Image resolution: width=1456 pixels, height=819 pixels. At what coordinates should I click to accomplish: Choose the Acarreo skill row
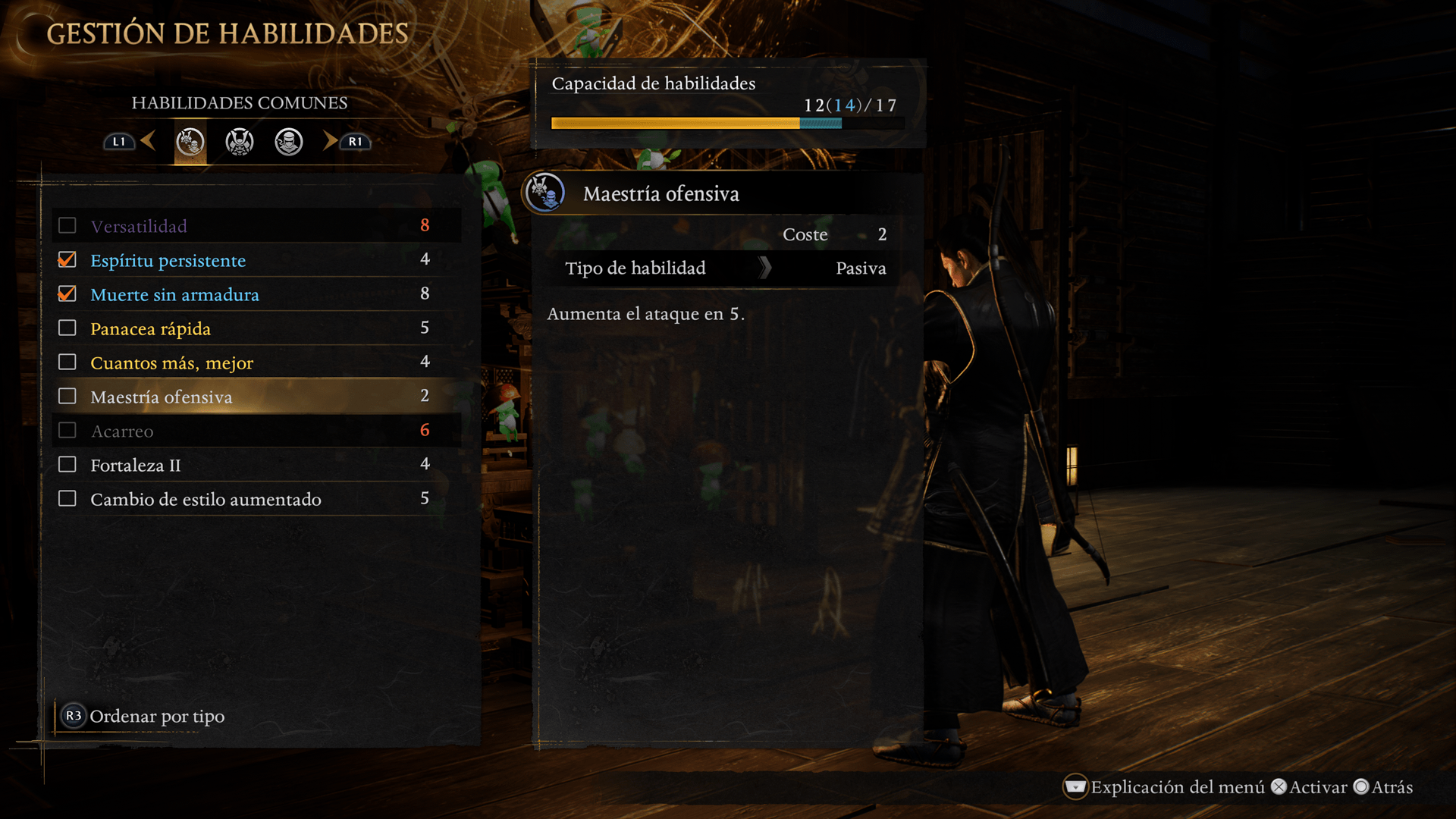point(122,431)
